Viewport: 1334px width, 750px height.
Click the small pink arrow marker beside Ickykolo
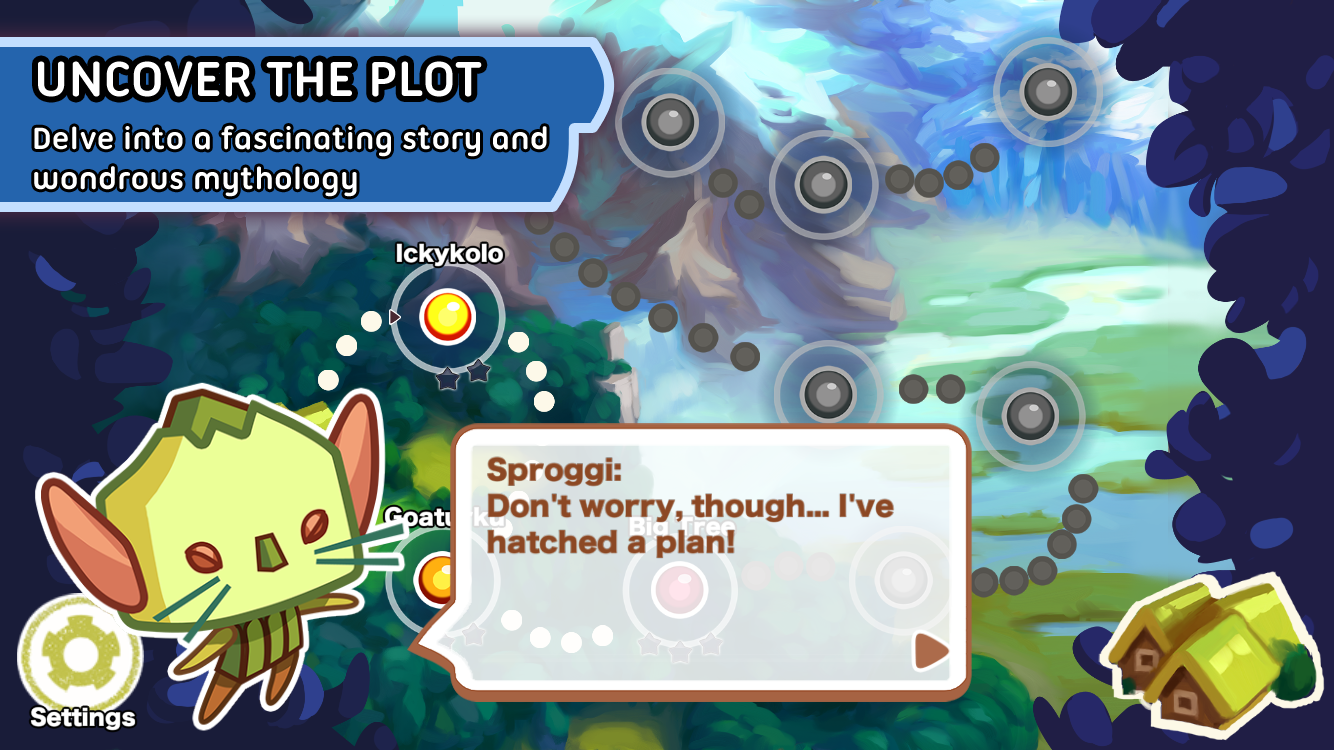click(x=394, y=315)
